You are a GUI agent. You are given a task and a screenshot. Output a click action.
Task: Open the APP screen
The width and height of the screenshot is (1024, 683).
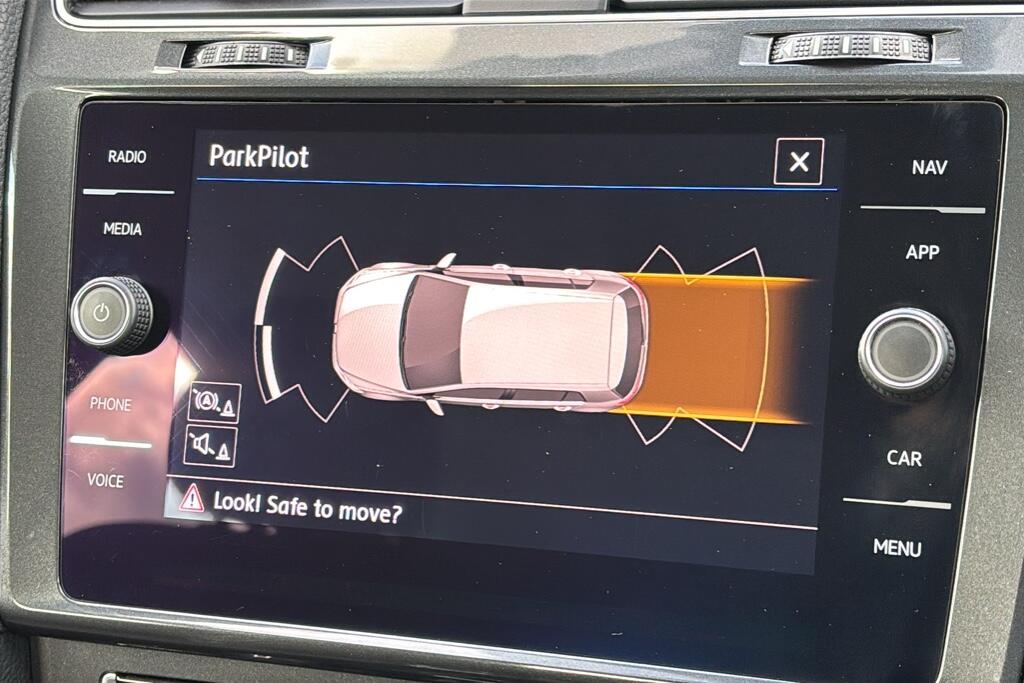[x=922, y=252]
